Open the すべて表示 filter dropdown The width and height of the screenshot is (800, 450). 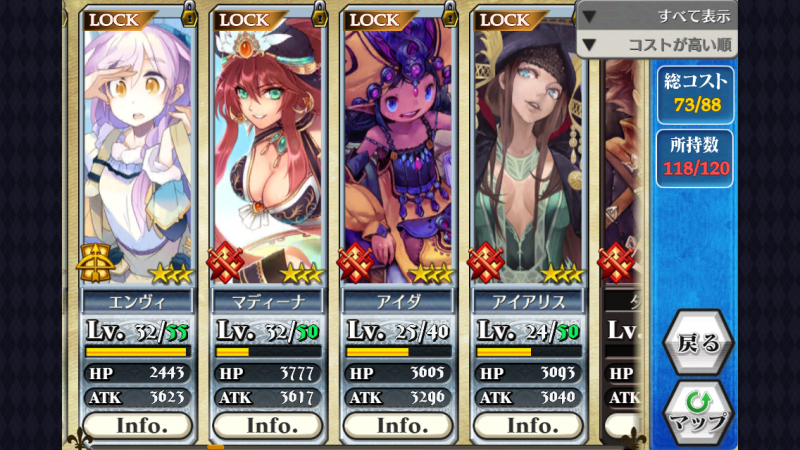pos(657,15)
